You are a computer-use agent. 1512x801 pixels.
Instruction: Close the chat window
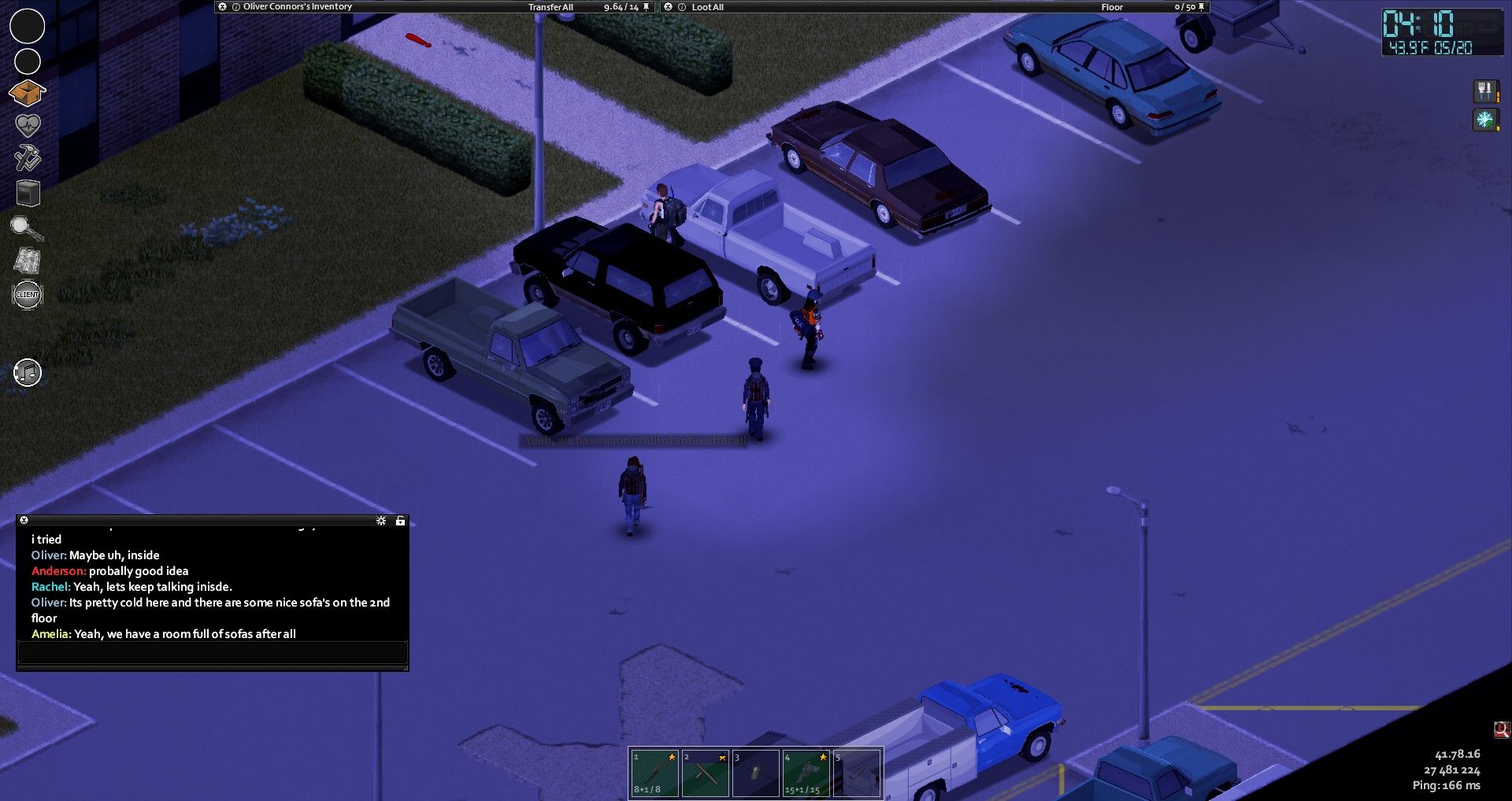tap(24, 521)
